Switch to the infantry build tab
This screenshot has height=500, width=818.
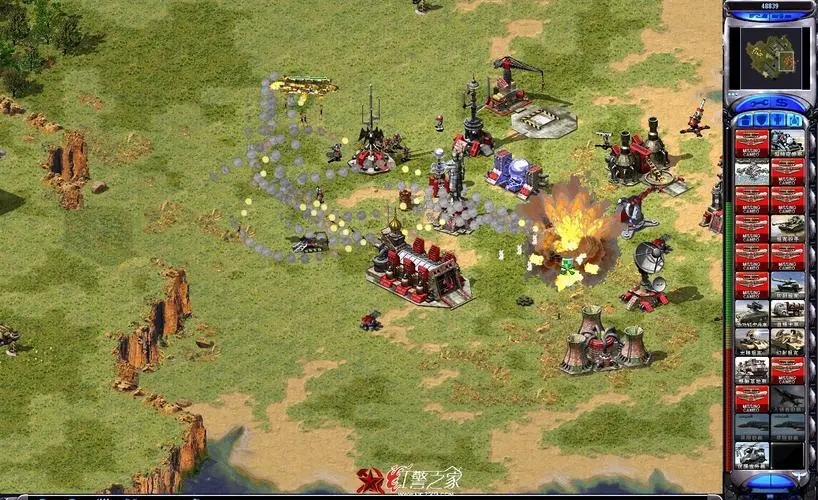point(777,121)
